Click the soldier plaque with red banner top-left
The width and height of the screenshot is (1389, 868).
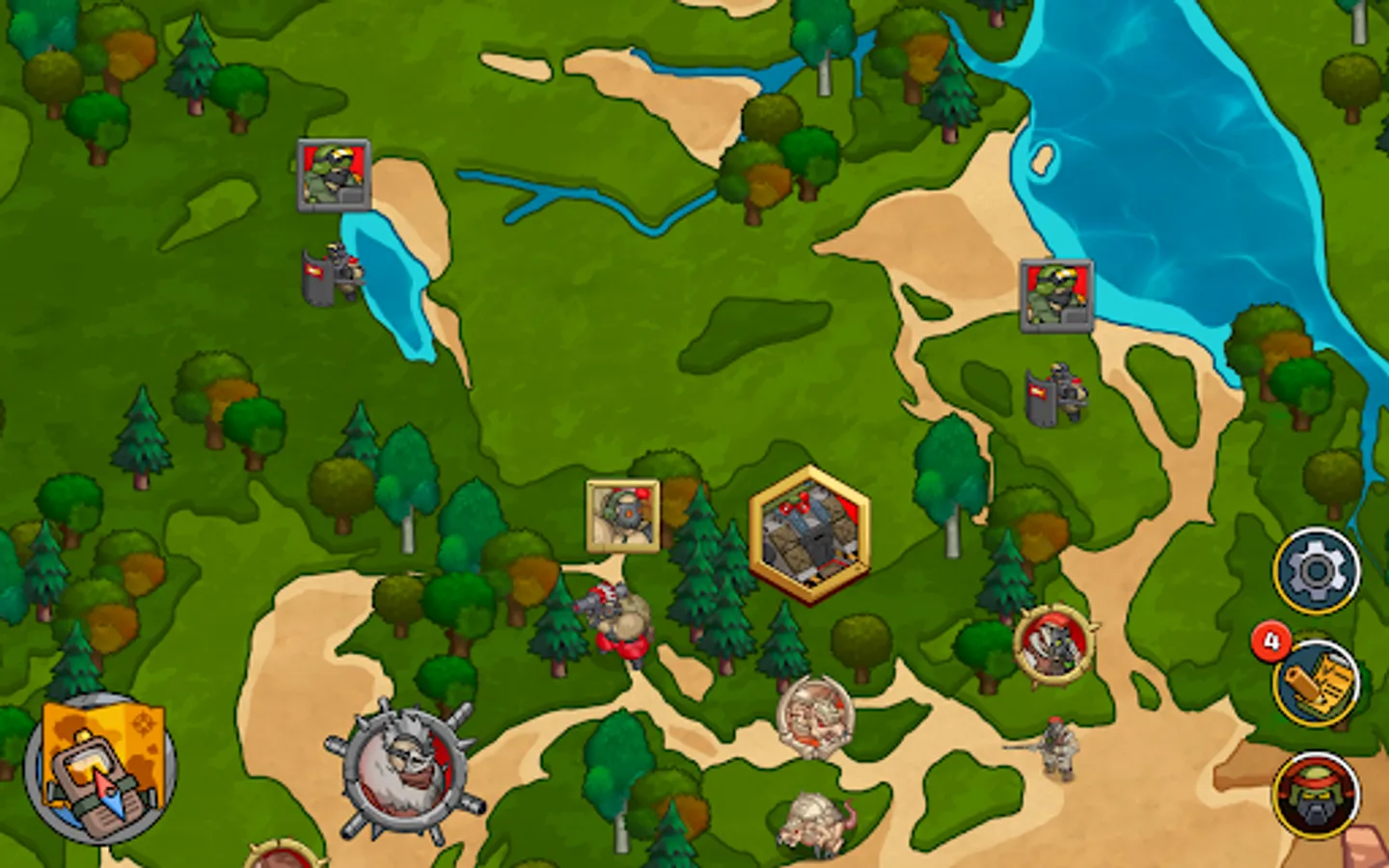(331, 174)
